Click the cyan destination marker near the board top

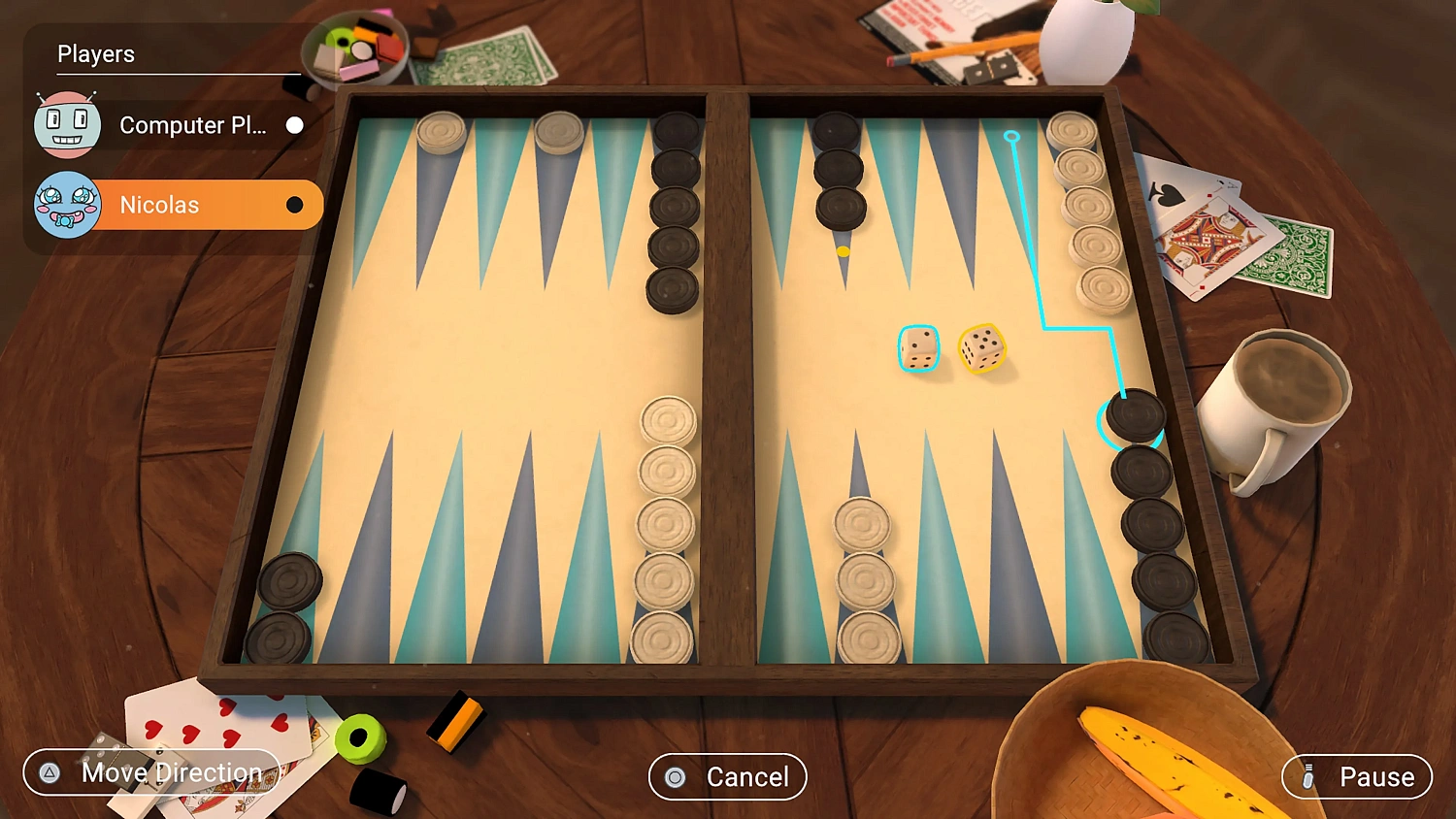[x=1012, y=138]
